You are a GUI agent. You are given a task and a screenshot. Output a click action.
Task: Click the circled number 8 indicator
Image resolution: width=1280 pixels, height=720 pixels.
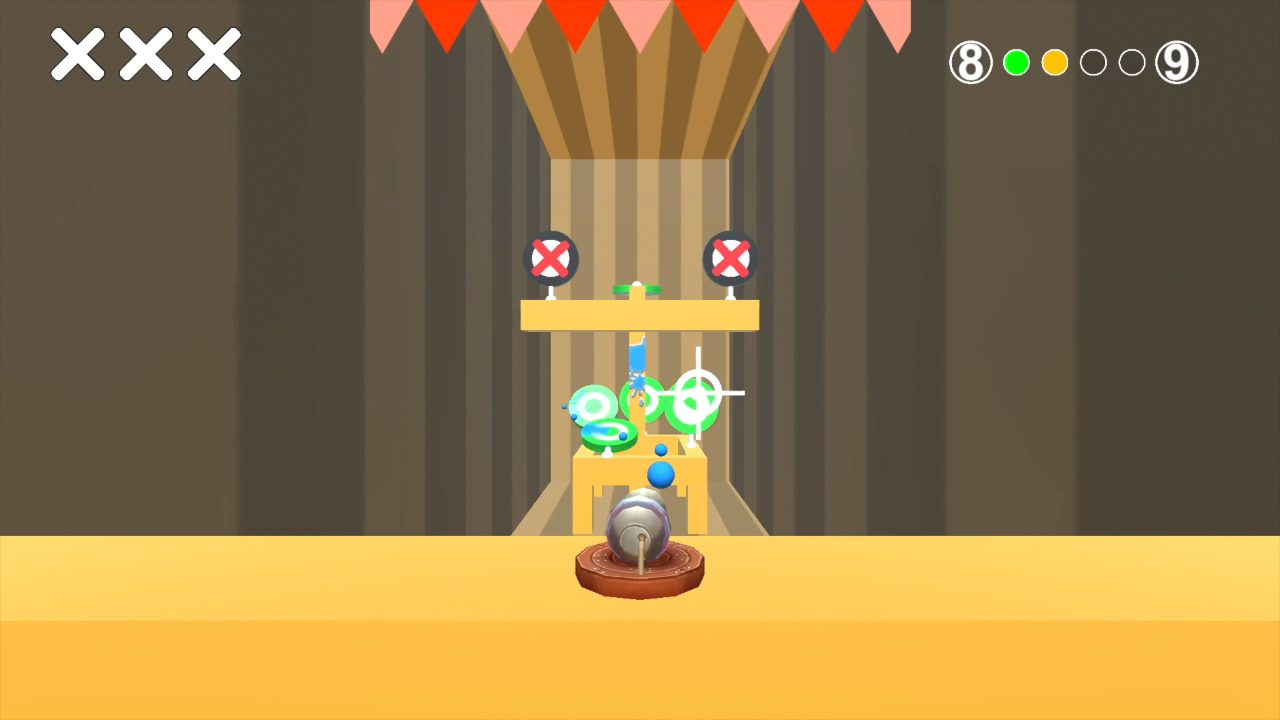(x=969, y=62)
